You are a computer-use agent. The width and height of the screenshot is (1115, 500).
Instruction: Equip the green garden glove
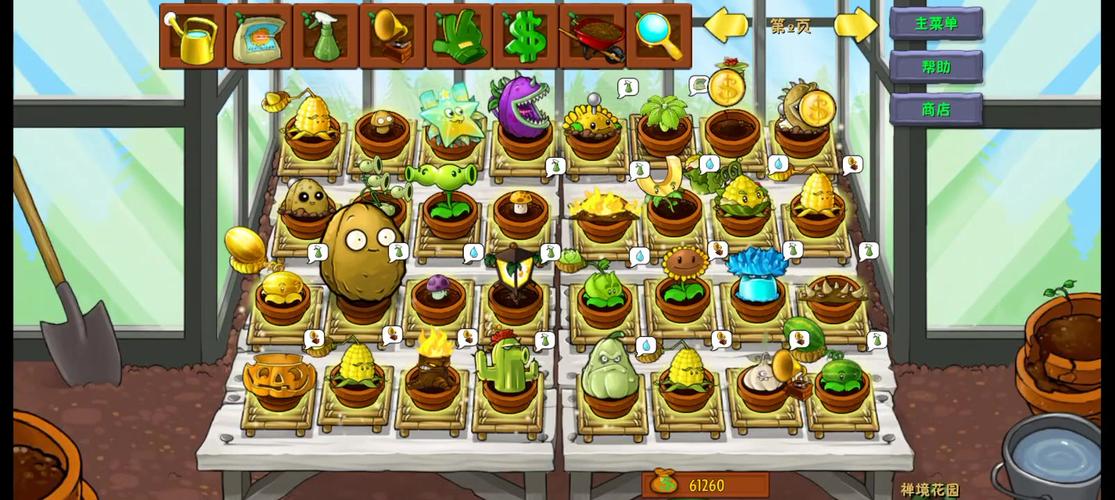[458, 36]
